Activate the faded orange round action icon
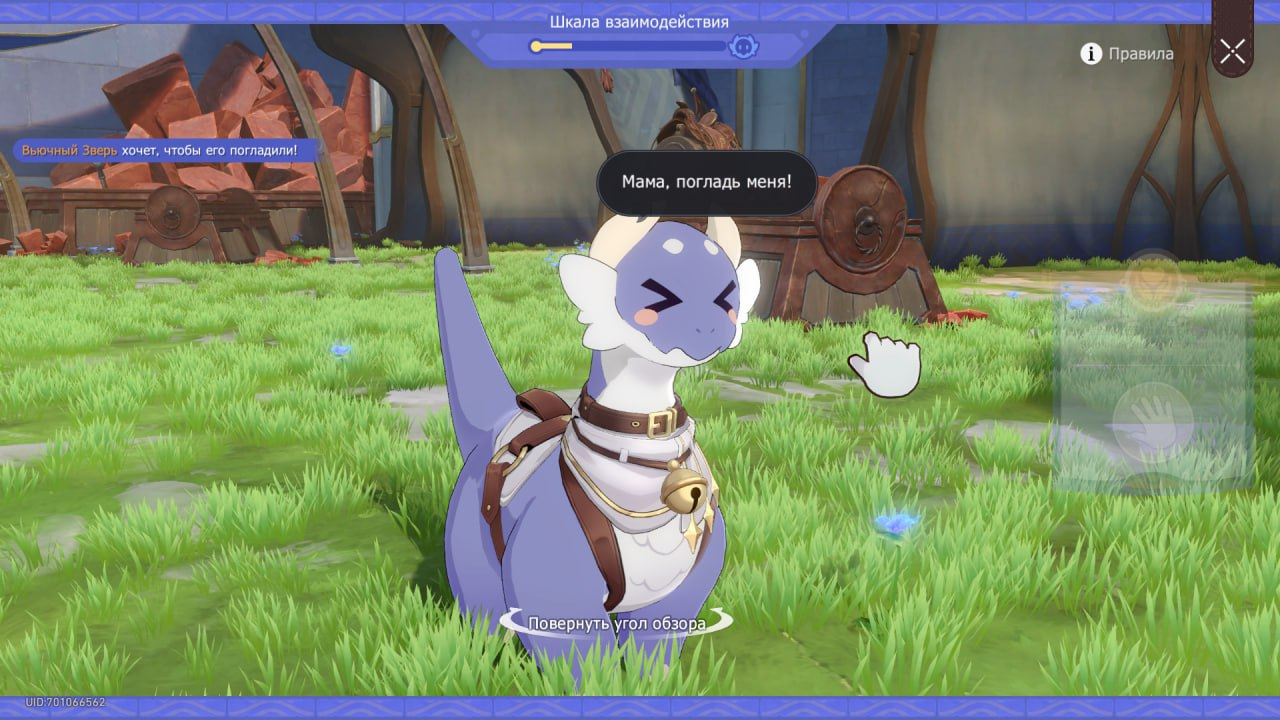Viewport: 1280px width, 720px height. [x=1153, y=283]
